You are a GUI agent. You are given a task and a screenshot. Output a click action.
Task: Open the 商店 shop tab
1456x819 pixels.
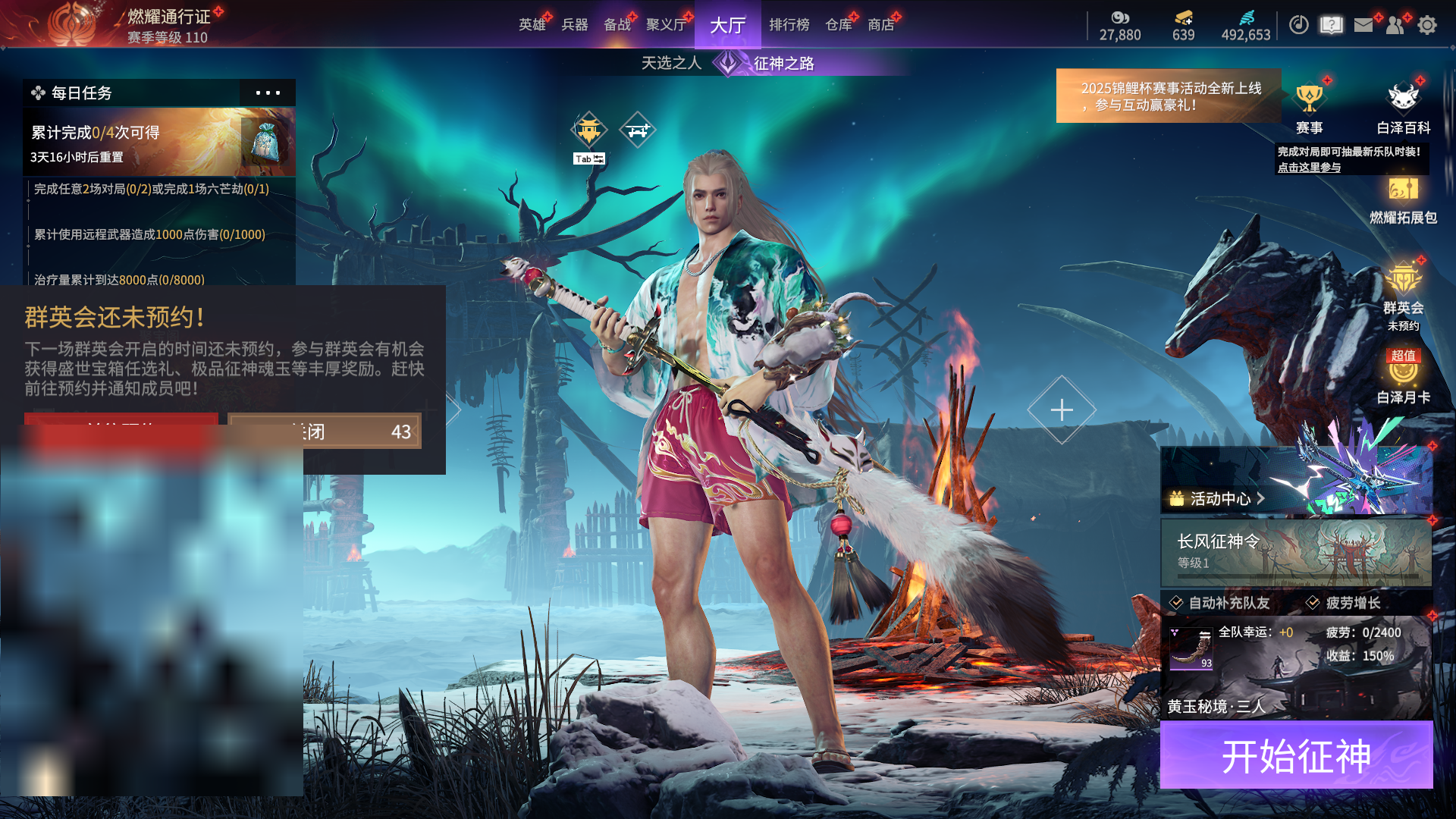pos(881,25)
